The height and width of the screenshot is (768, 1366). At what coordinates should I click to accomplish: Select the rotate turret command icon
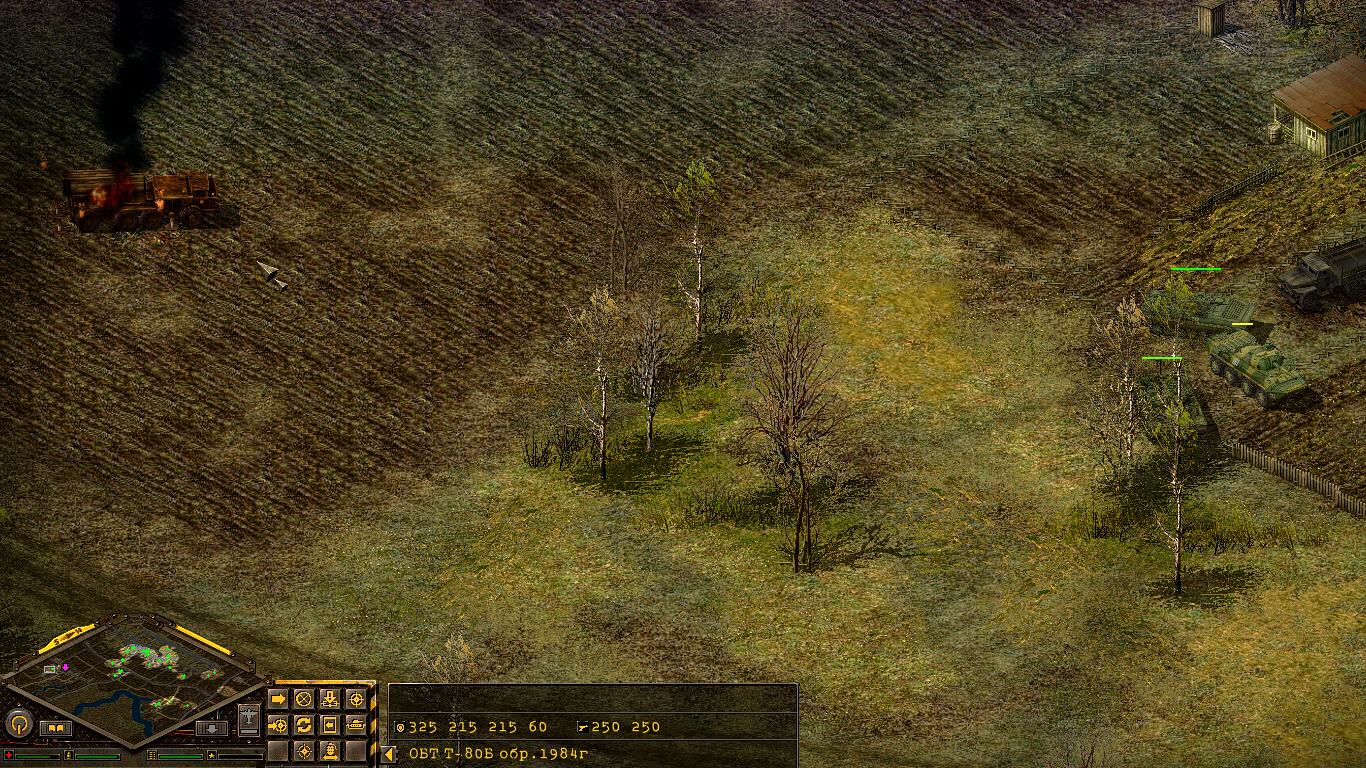[330, 752]
